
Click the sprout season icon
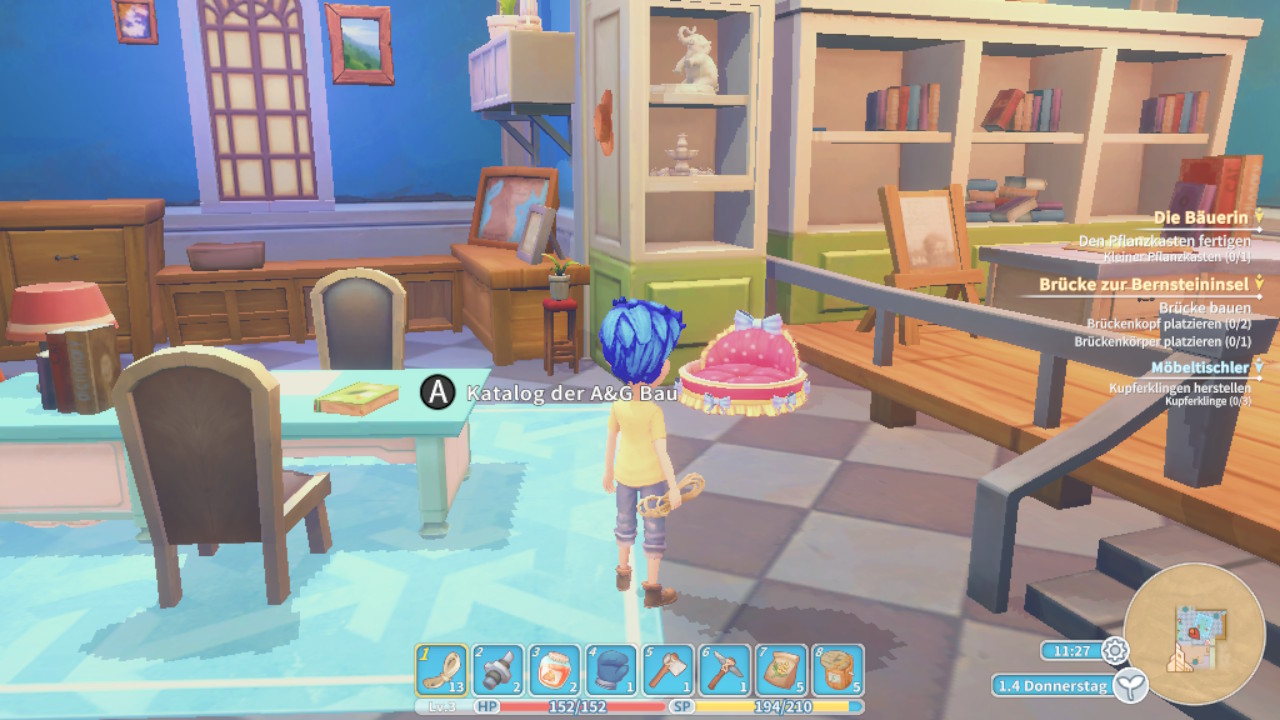[x=1131, y=686]
